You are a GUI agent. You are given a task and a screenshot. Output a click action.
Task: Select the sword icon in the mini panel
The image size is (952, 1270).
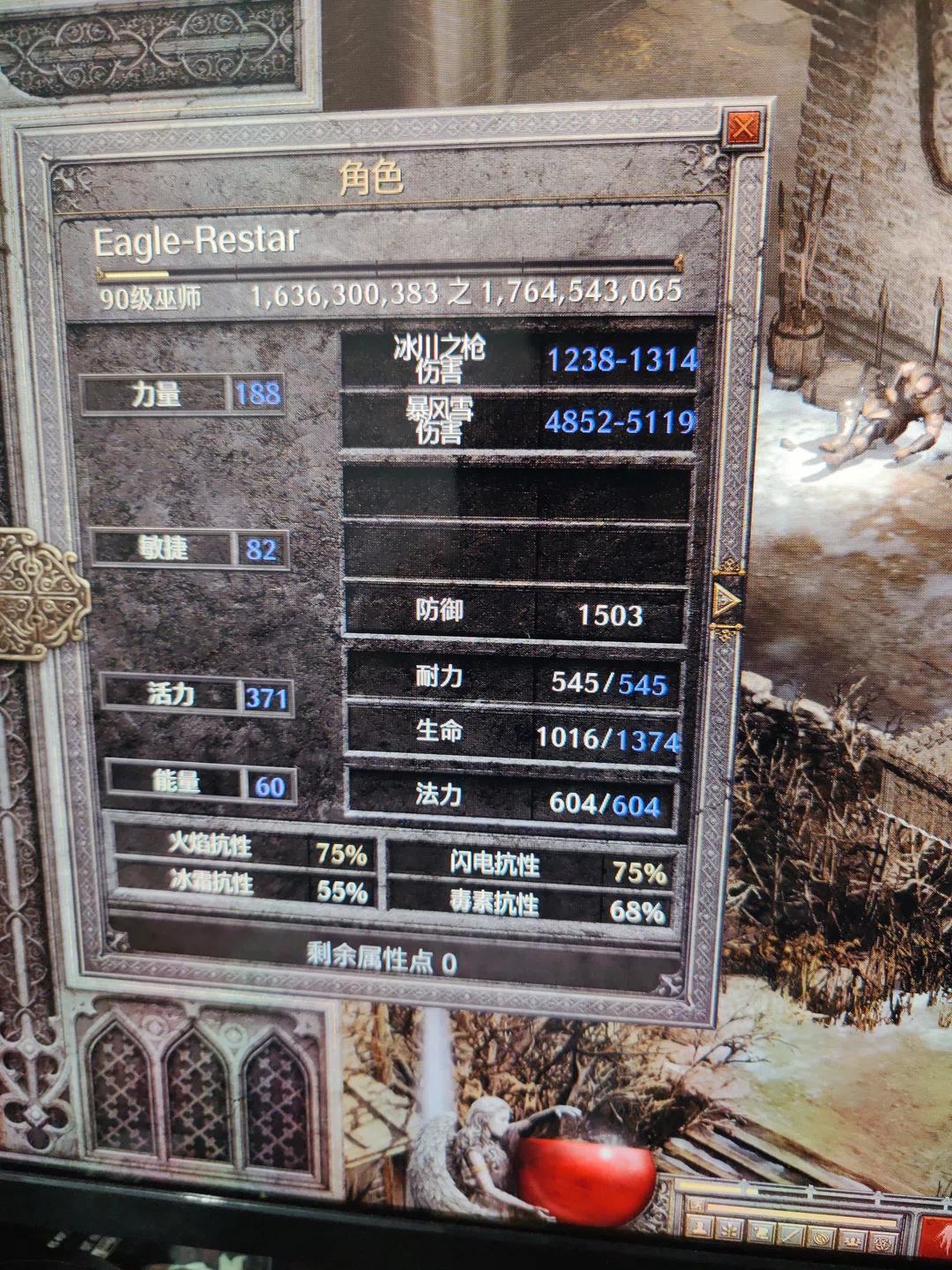[x=791, y=1236]
